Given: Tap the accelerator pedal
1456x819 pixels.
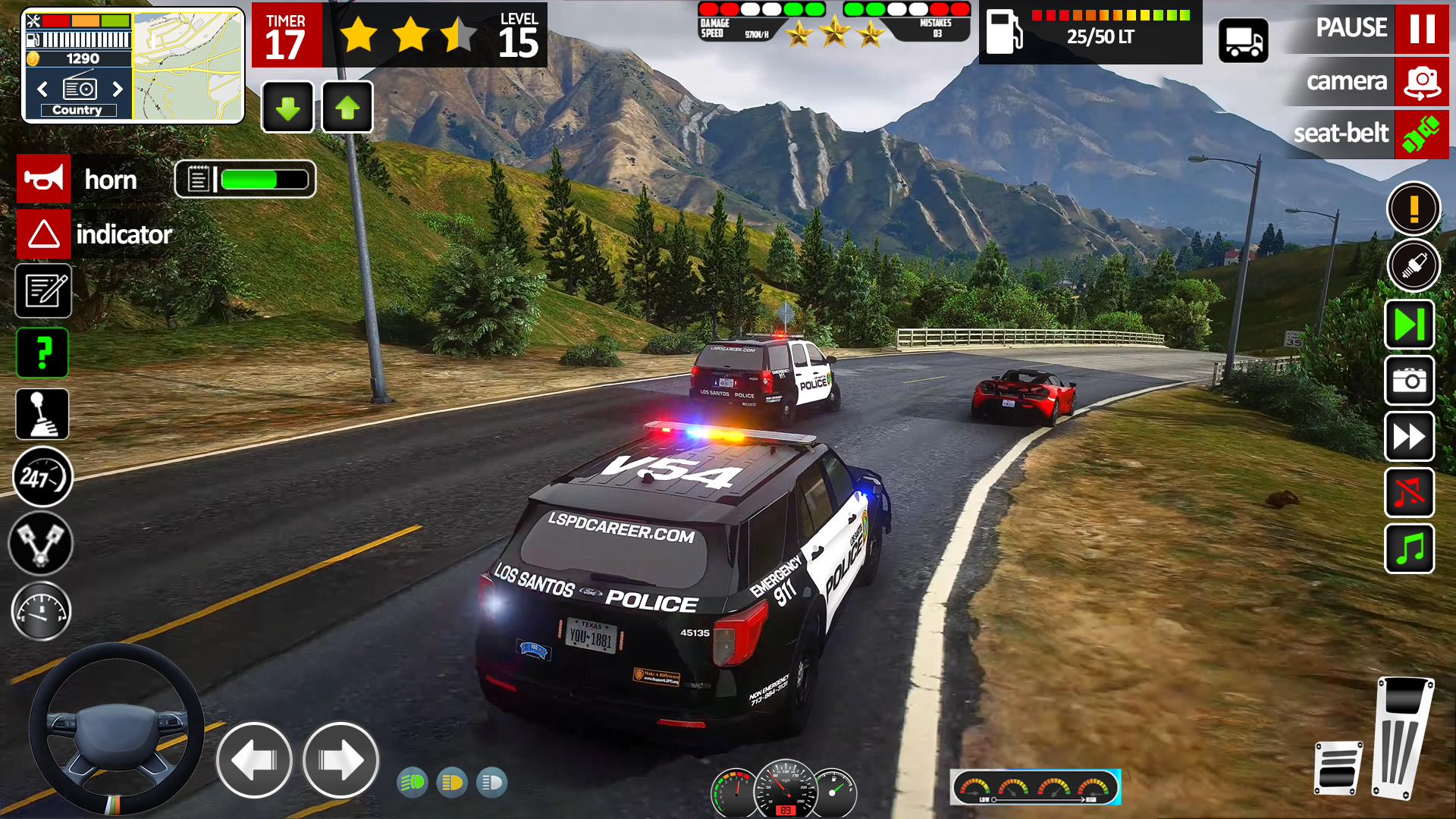Looking at the screenshot, I should click(1403, 737).
